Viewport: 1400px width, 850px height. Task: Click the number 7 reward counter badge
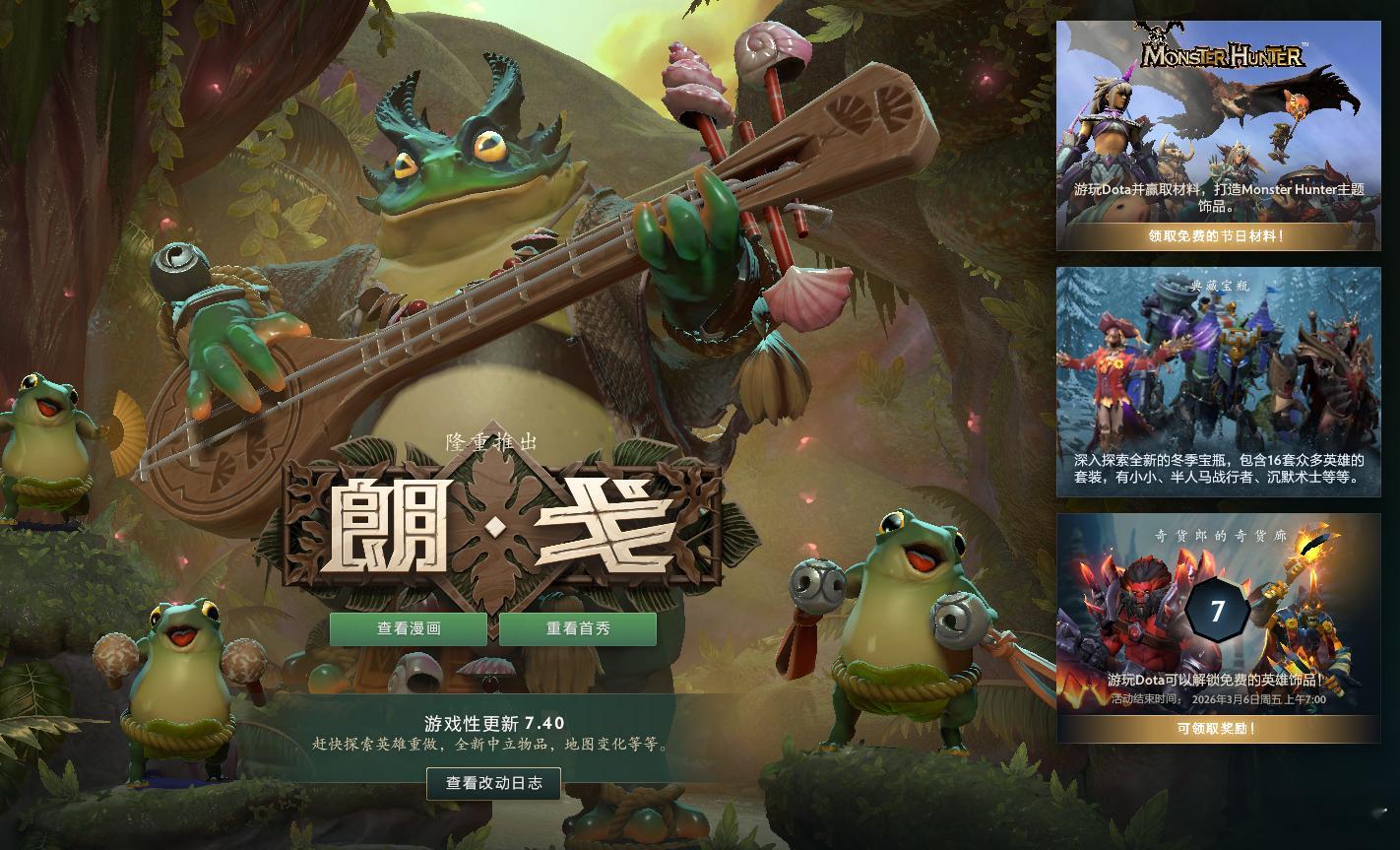1219,610
